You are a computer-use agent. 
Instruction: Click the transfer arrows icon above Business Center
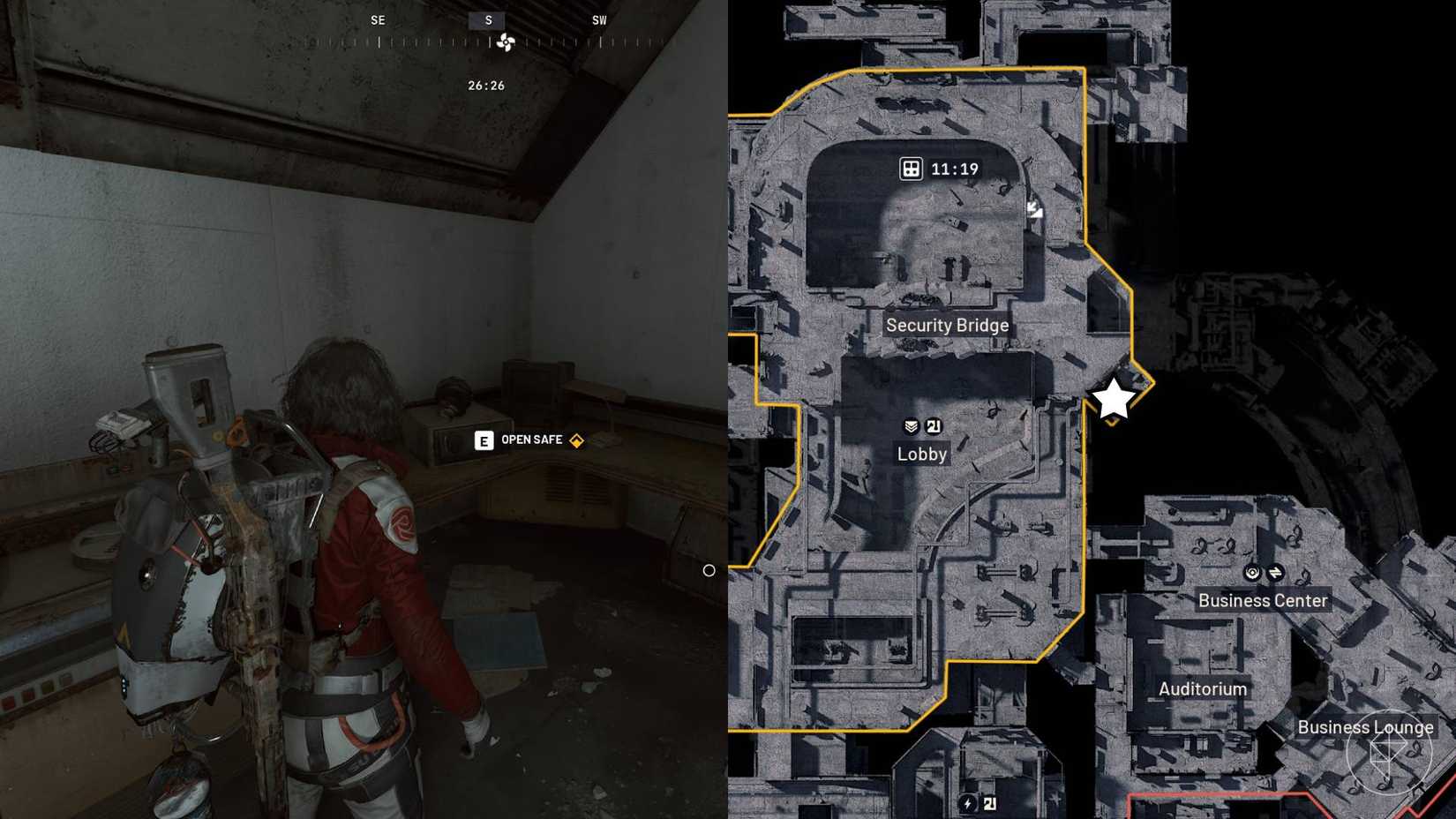[1277, 572]
